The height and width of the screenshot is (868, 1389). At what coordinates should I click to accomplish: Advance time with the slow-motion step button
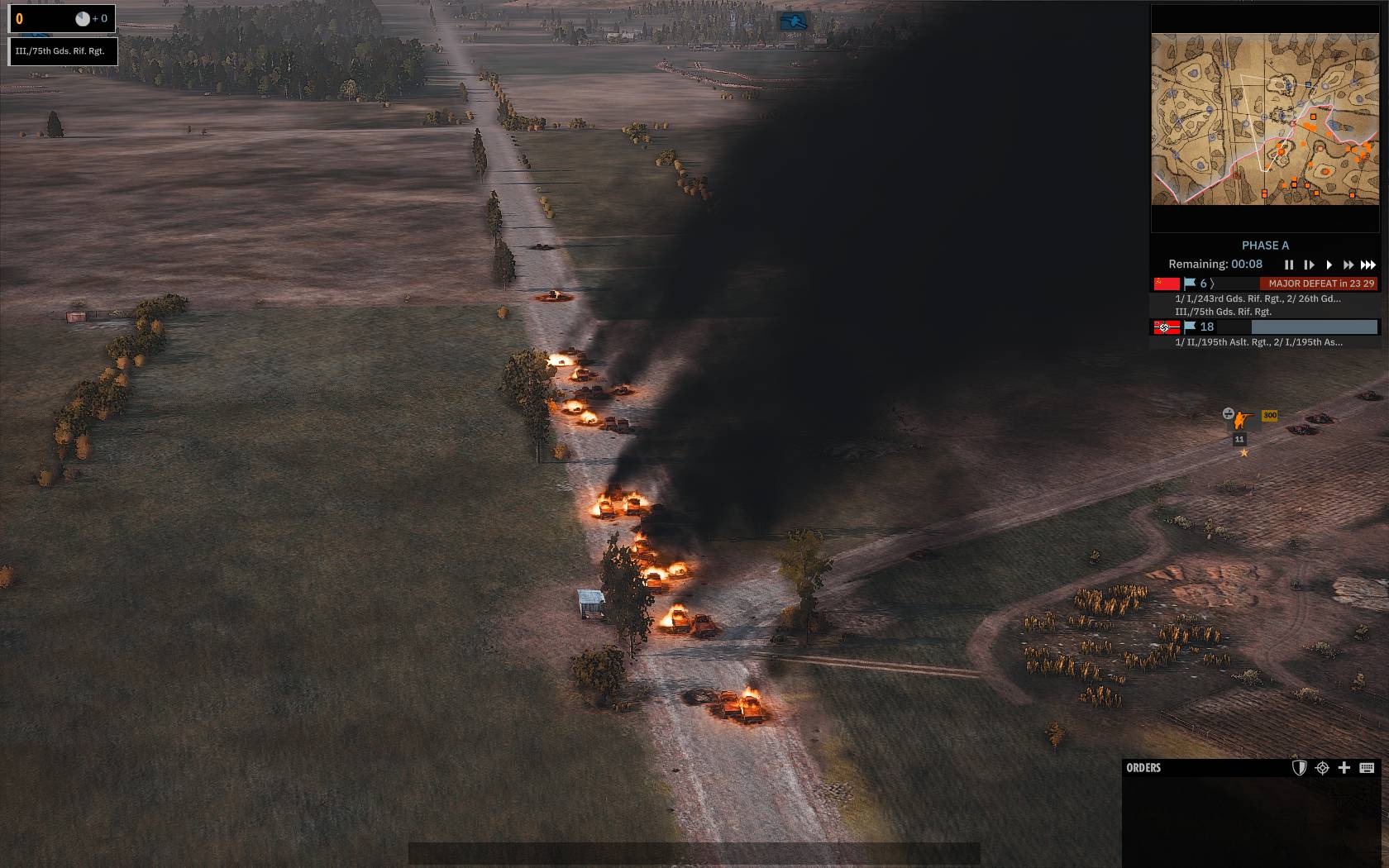point(1309,265)
